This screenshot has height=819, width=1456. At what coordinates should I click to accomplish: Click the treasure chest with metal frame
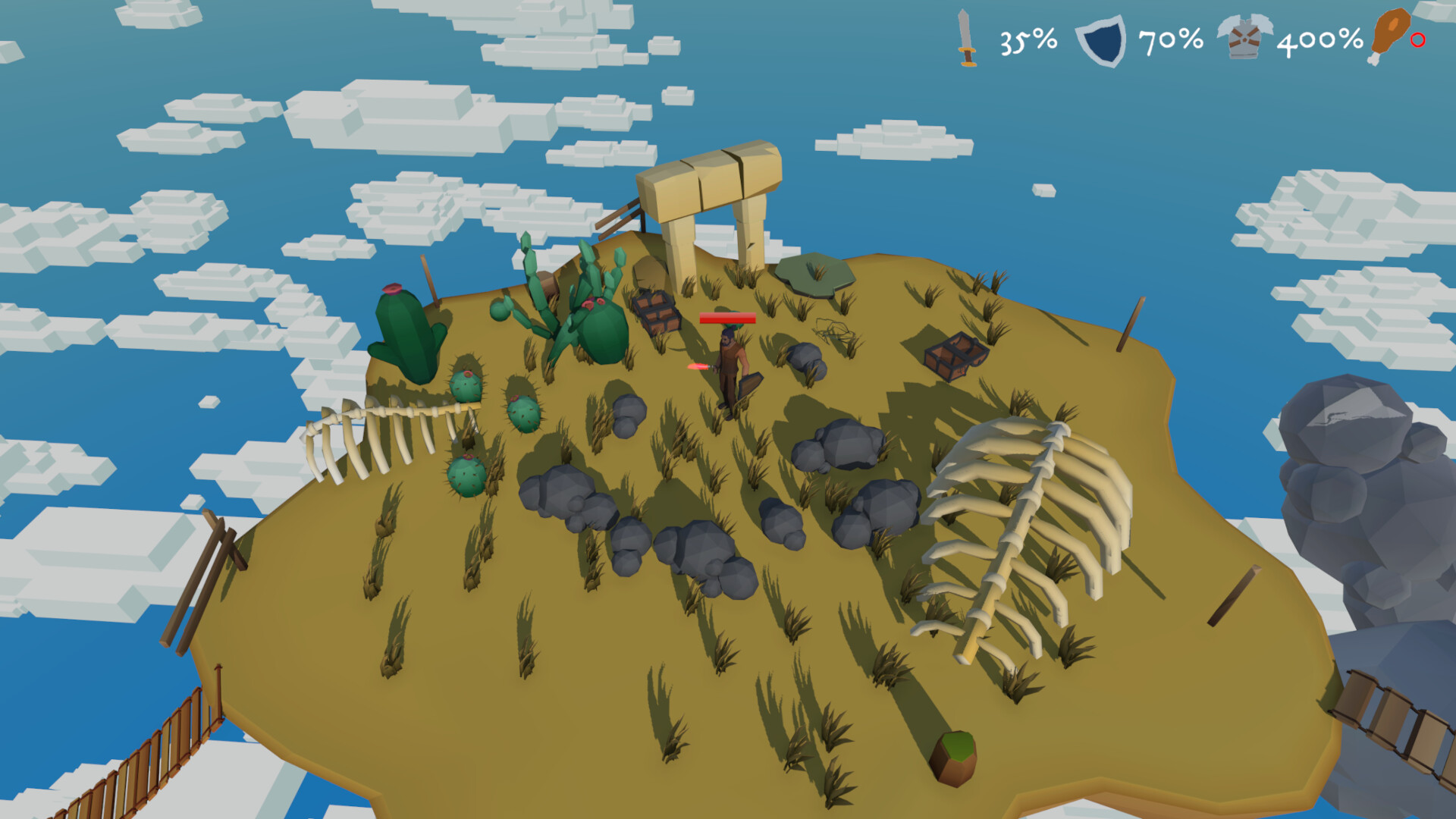coord(954,356)
